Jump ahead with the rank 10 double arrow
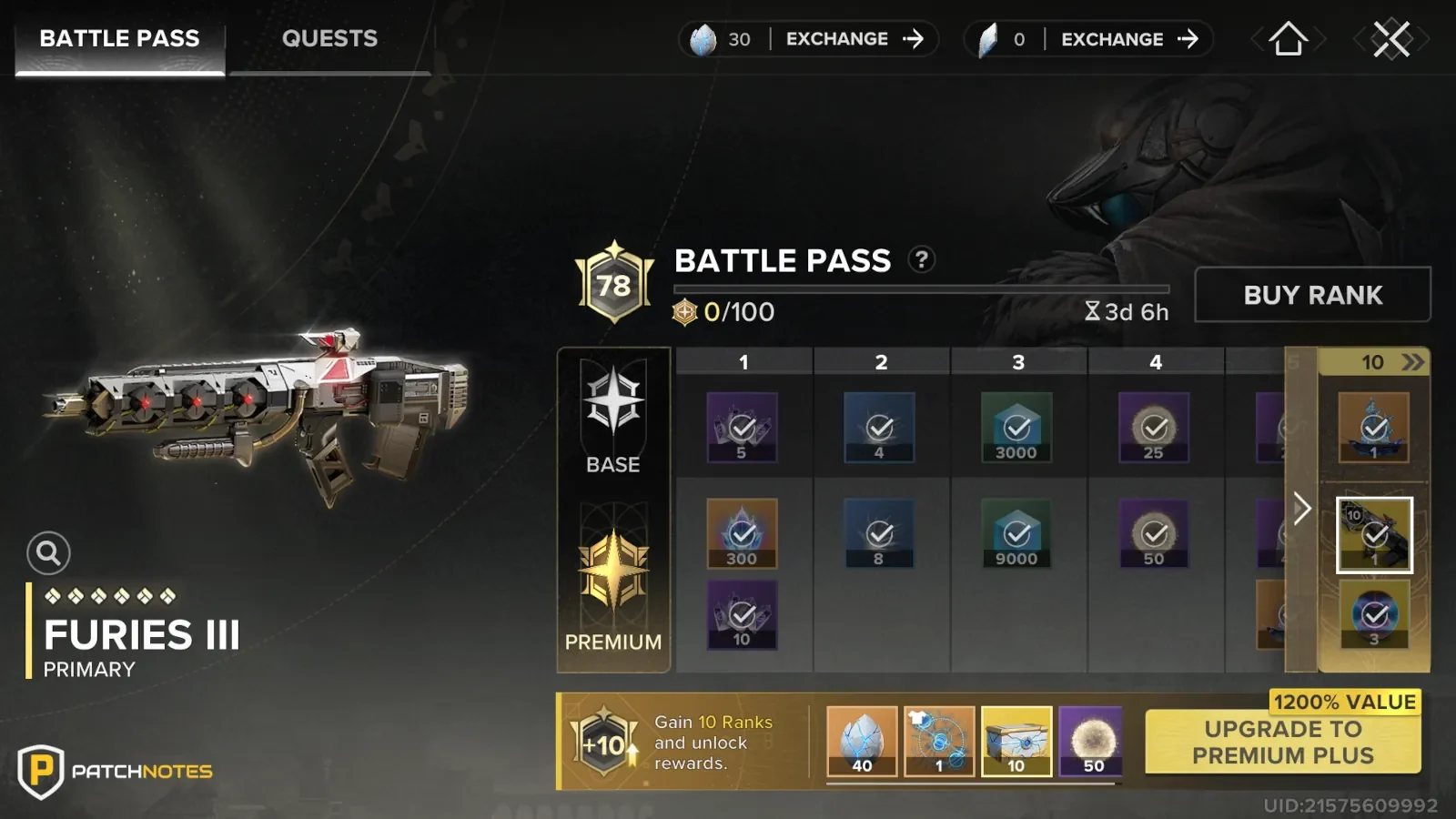This screenshot has height=819, width=1456. tap(1412, 362)
